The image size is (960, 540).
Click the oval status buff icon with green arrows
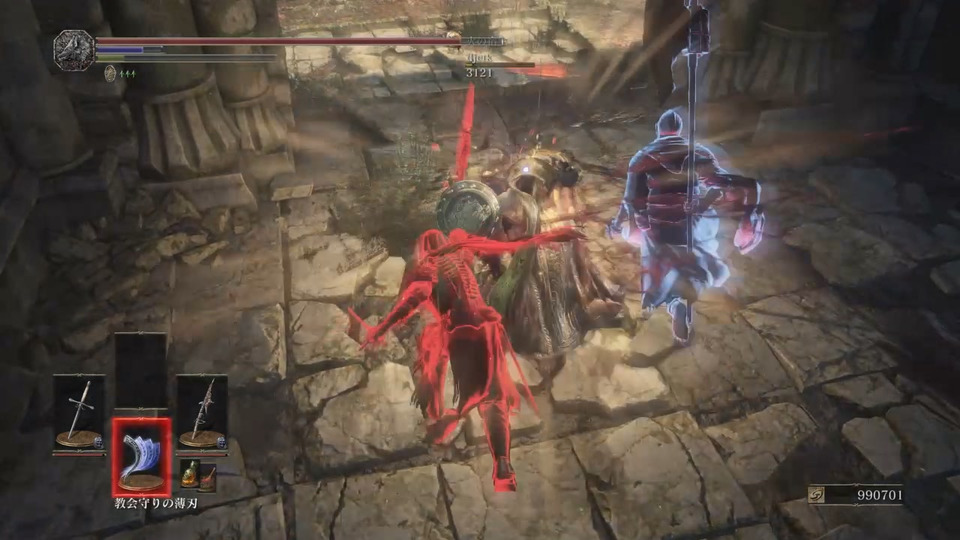[109, 72]
